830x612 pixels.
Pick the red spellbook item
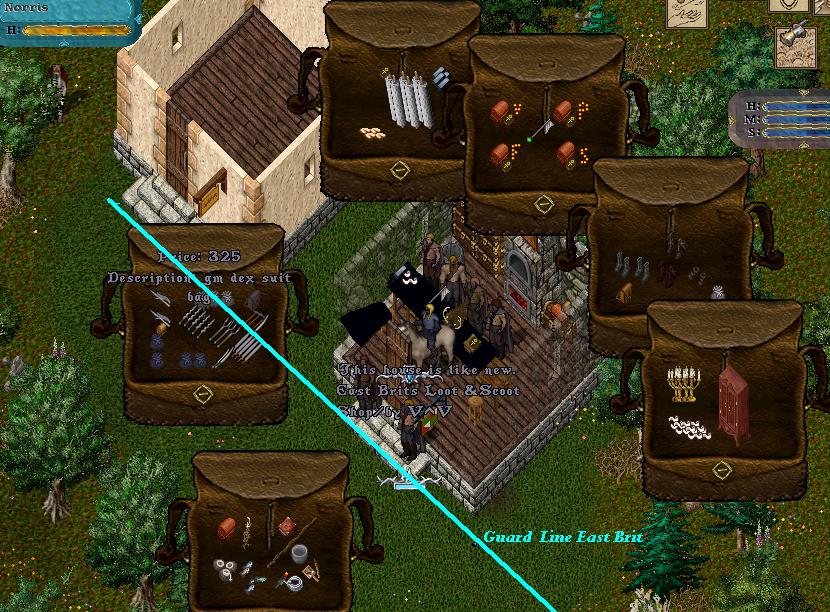(x=288, y=525)
